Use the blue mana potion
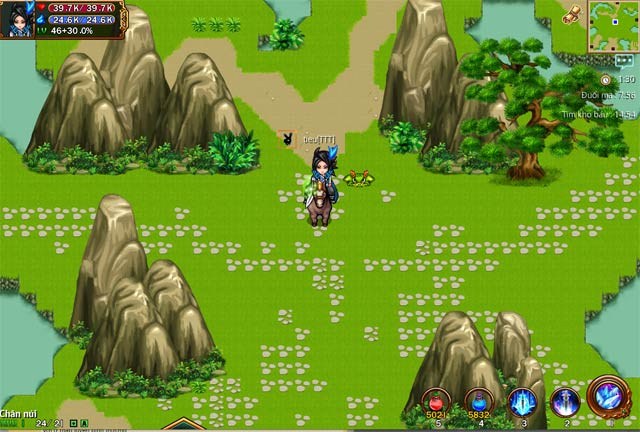 point(479,402)
